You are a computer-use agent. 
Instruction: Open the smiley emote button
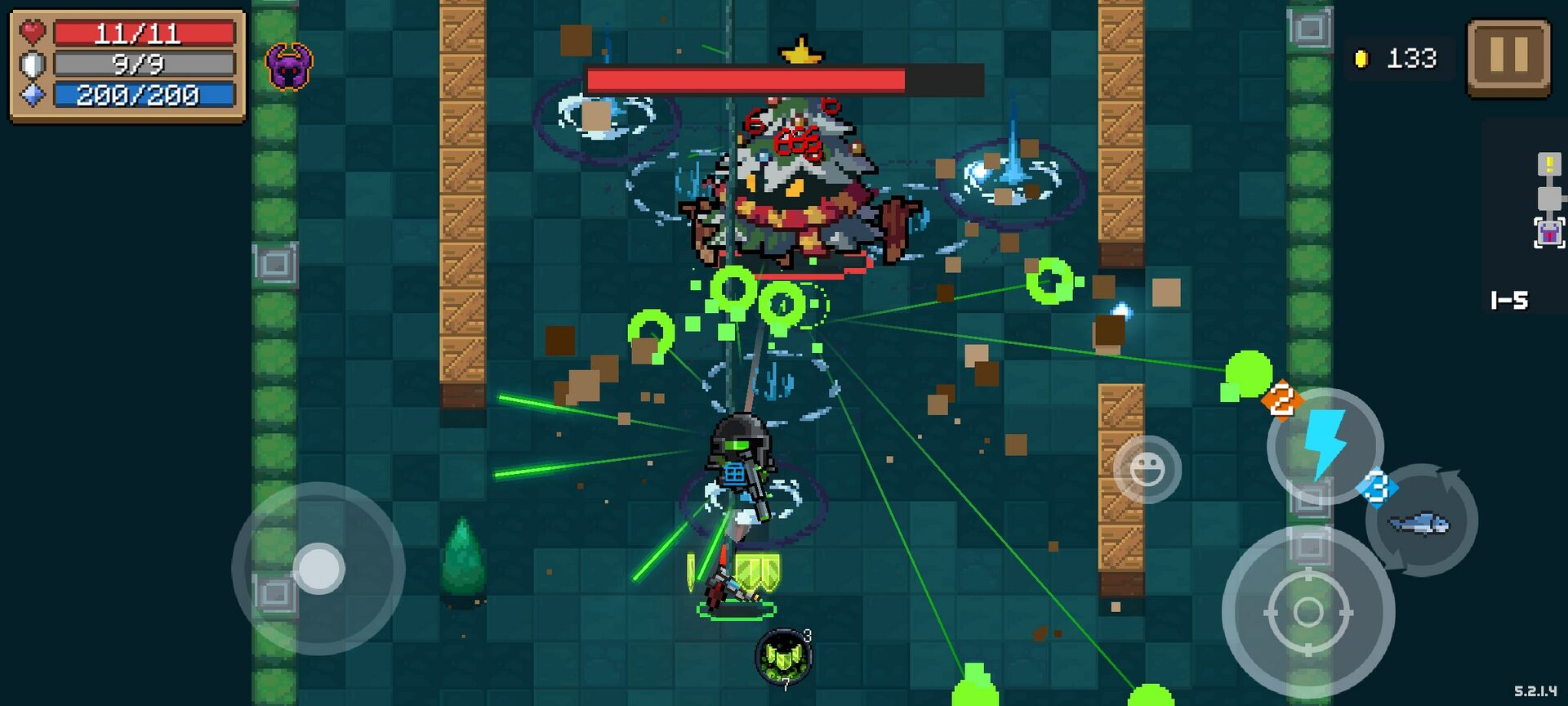point(1147,469)
